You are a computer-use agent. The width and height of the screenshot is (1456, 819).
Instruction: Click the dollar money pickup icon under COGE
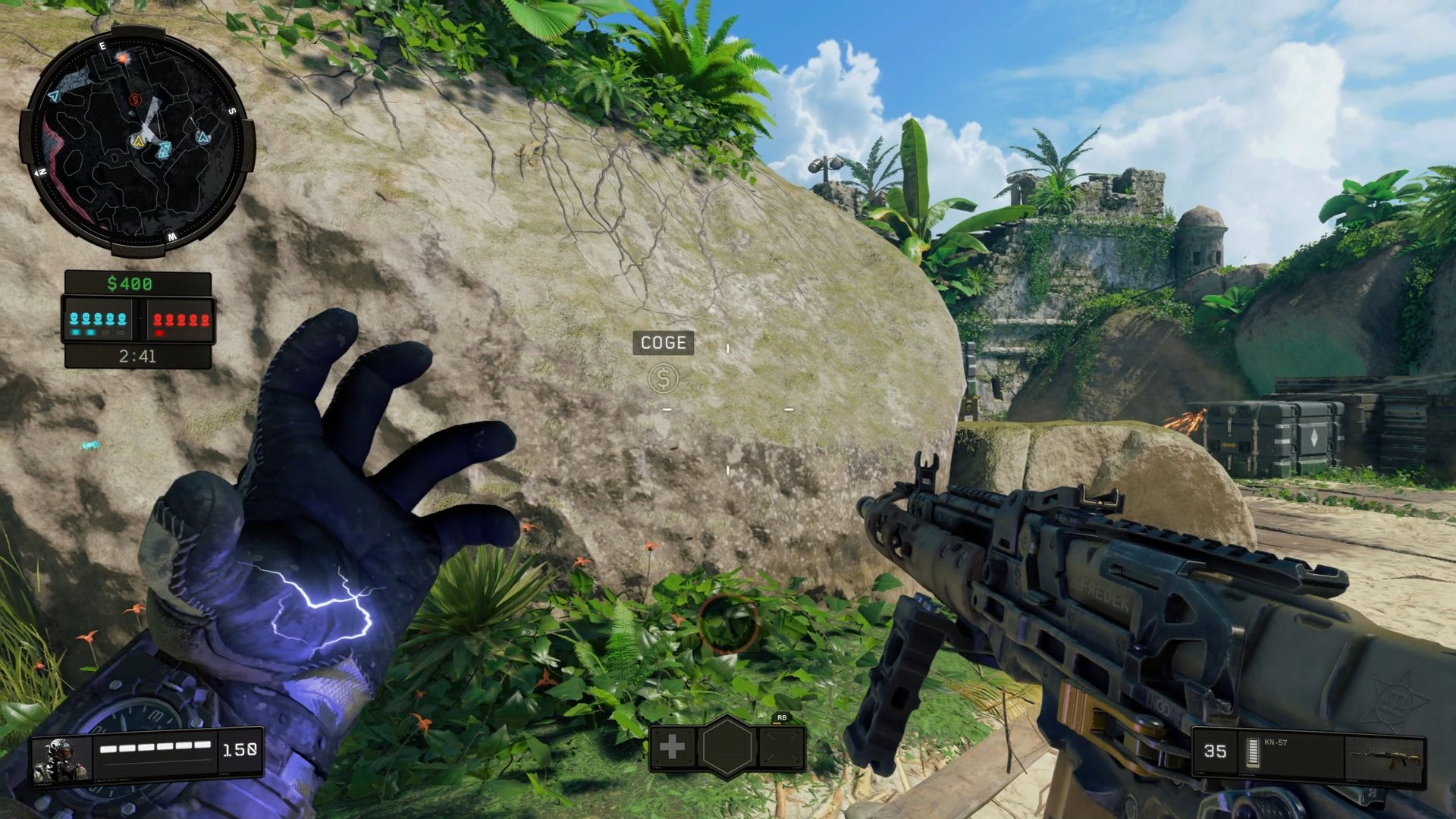click(664, 378)
